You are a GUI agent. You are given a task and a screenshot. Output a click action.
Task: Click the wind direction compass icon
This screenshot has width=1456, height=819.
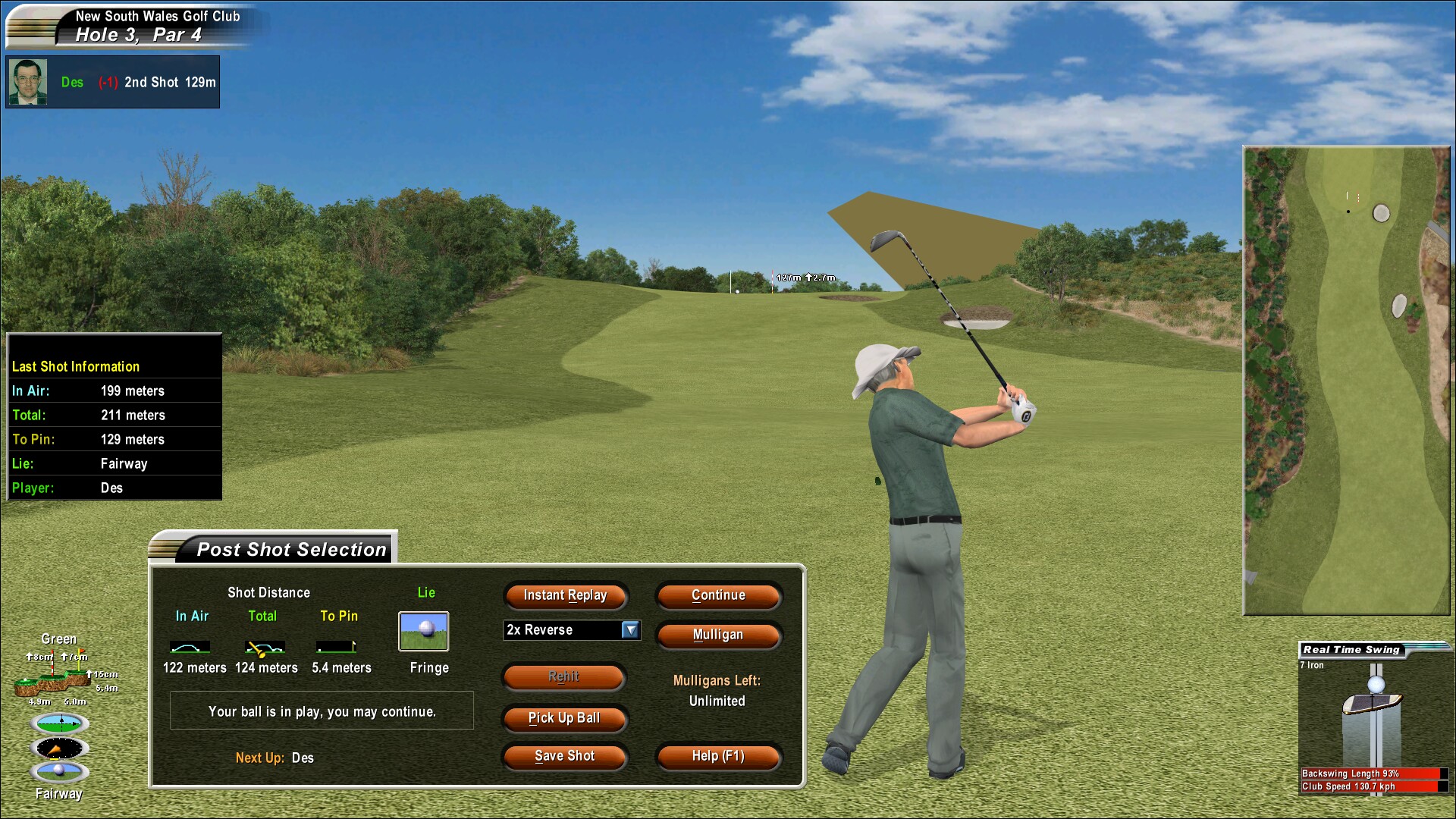(x=60, y=748)
